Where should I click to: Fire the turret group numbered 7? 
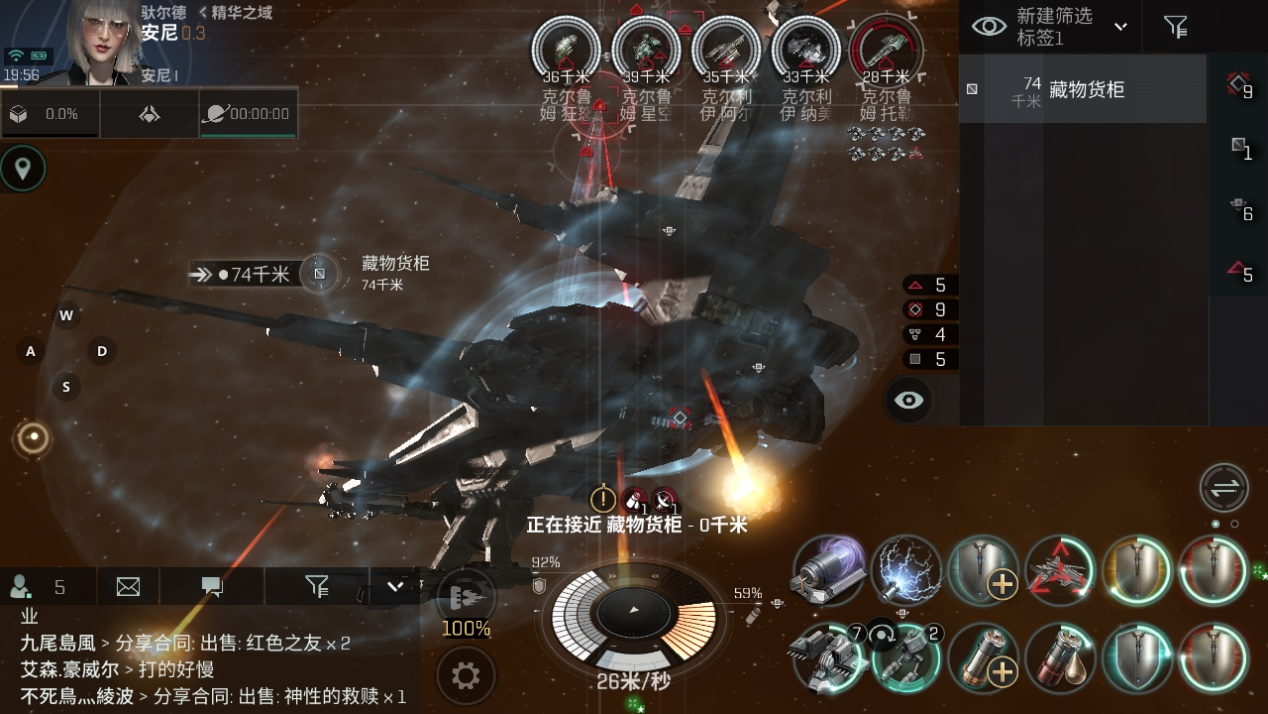click(x=829, y=658)
